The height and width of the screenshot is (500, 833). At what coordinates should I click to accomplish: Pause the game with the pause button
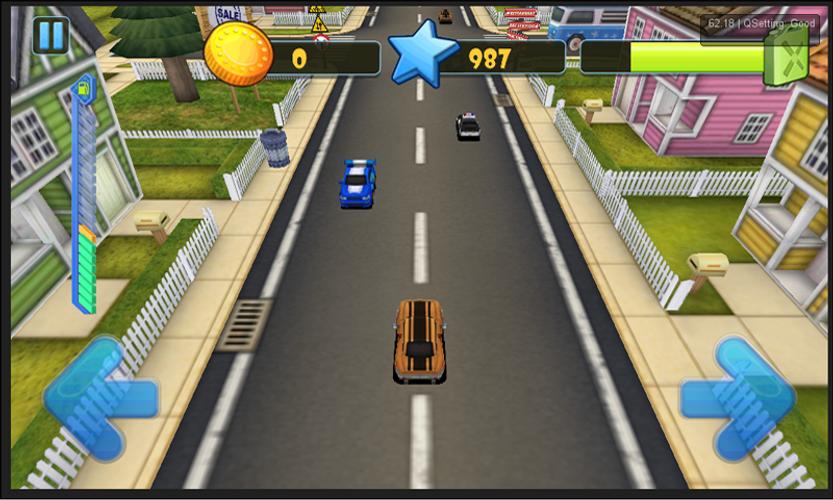pos(50,36)
